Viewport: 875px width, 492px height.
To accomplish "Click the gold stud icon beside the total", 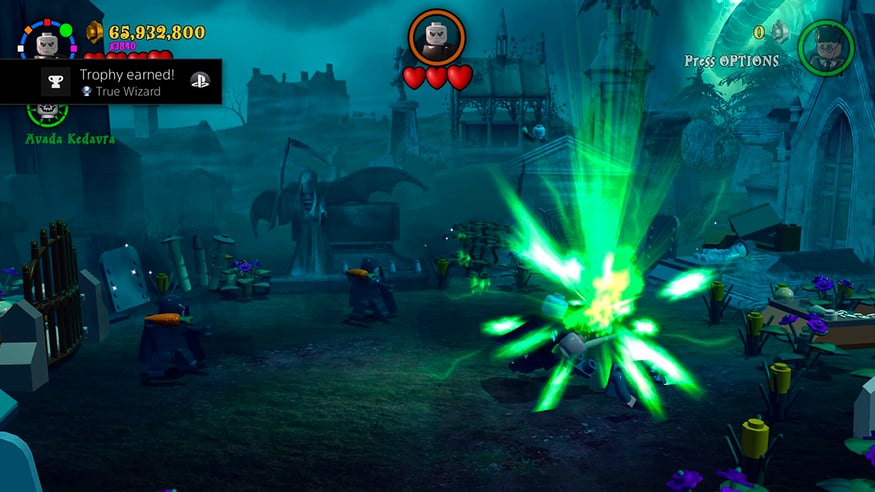I will pos(95,32).
